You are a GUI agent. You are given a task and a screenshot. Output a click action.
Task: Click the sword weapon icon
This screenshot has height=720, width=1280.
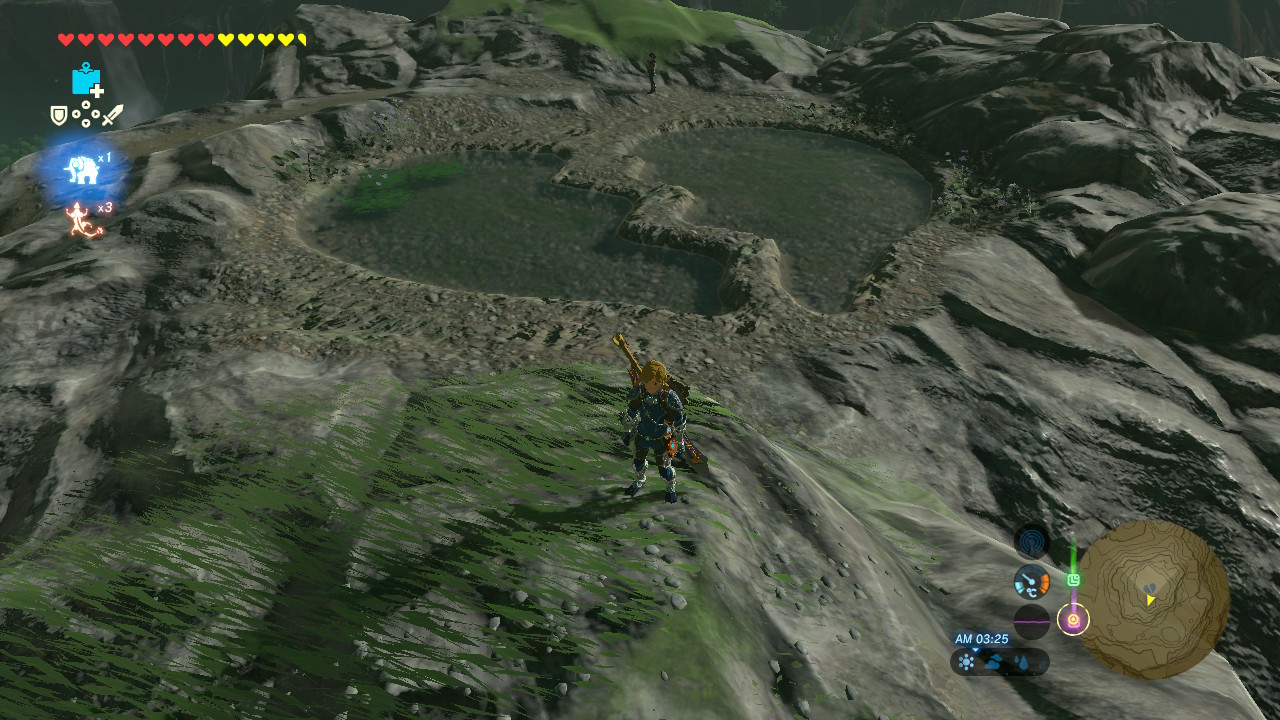[112, 115]
